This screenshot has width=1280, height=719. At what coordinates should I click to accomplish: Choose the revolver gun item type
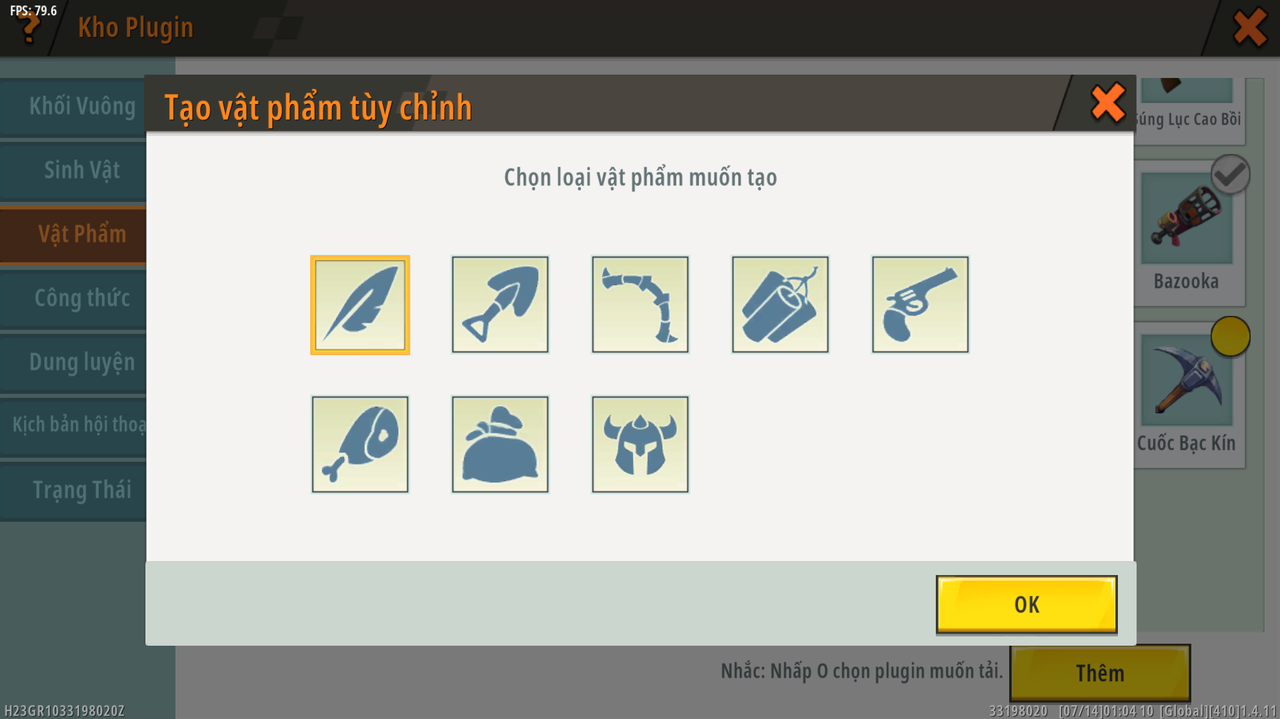coord(920,304)
